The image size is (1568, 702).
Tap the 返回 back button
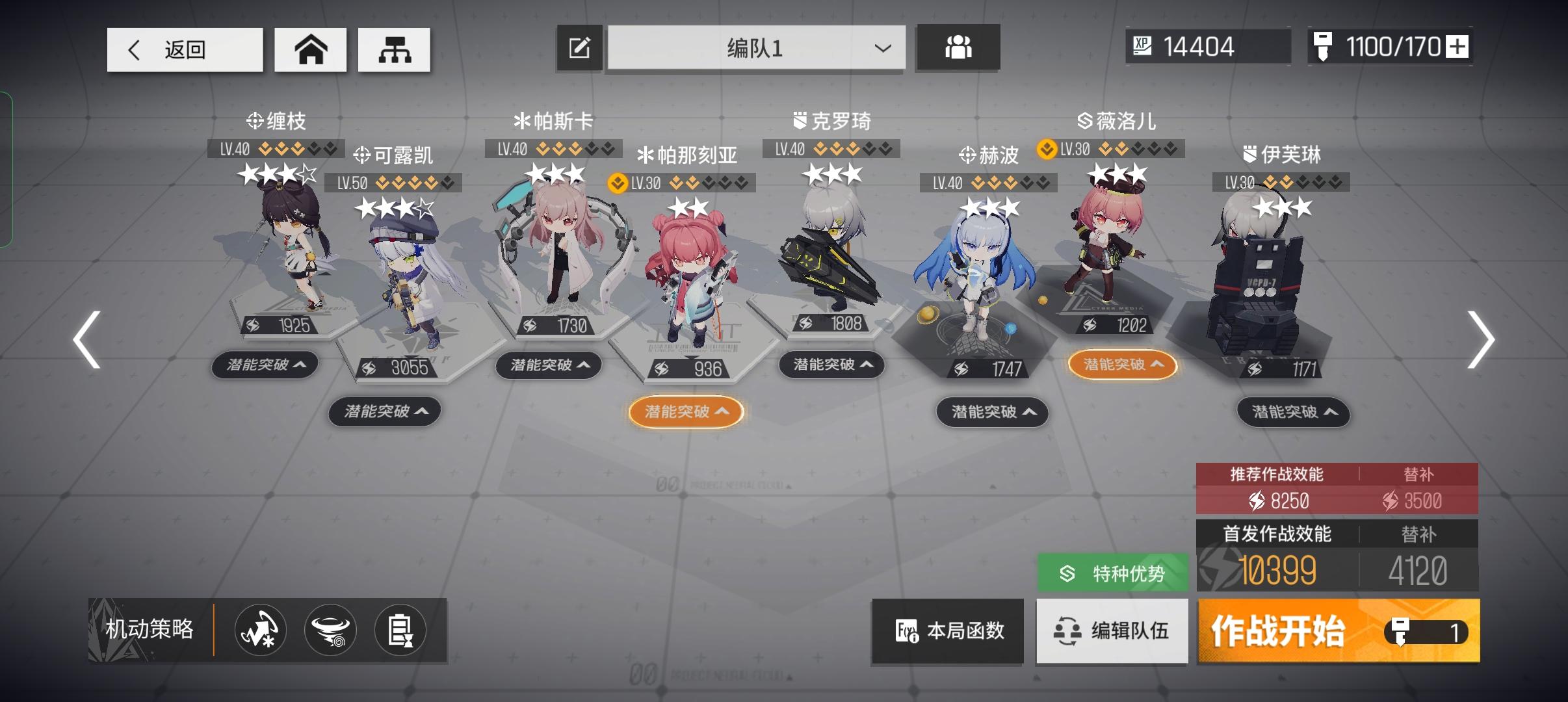[x=185, y=49]
